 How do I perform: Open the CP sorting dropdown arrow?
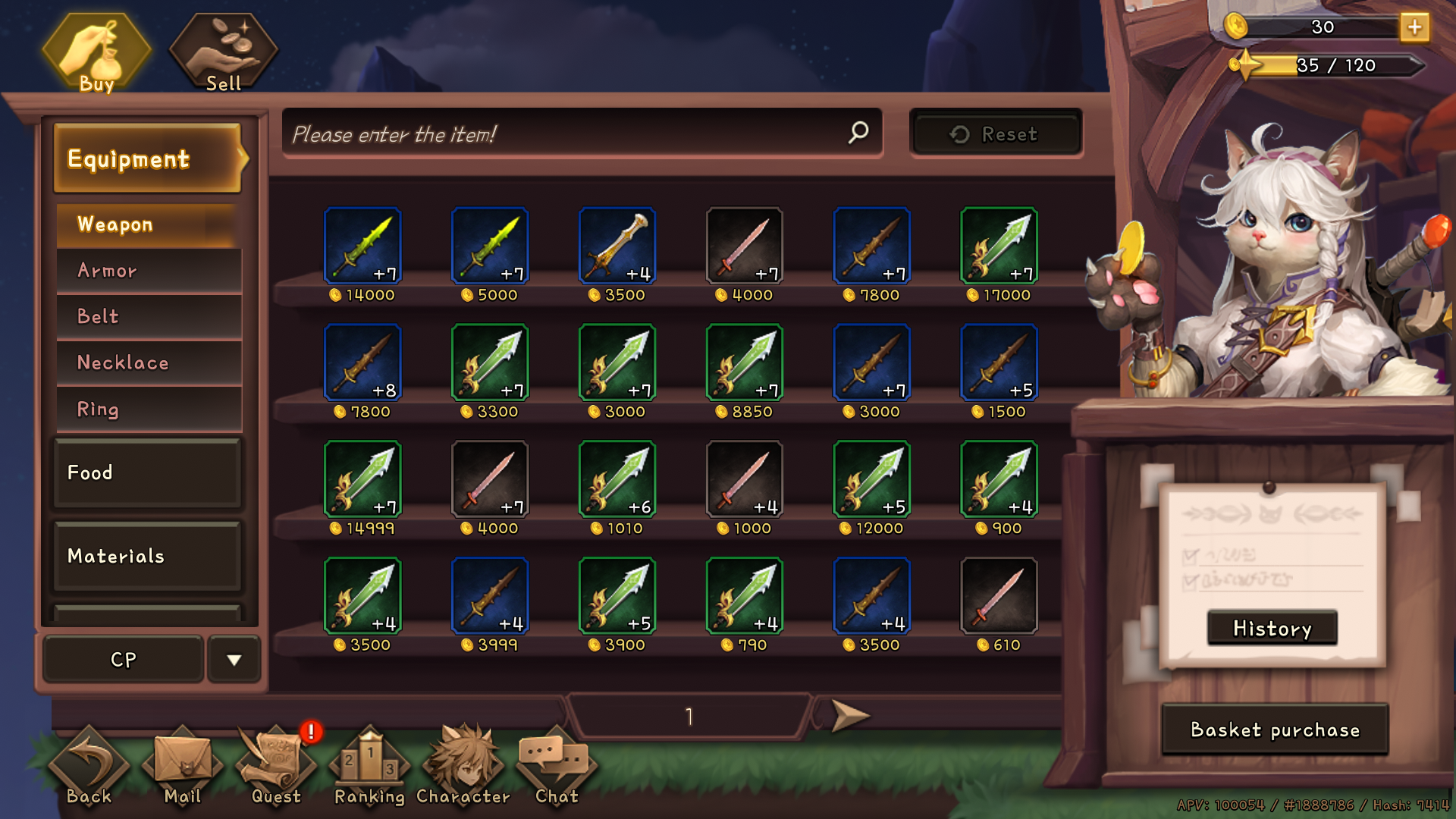234,659
